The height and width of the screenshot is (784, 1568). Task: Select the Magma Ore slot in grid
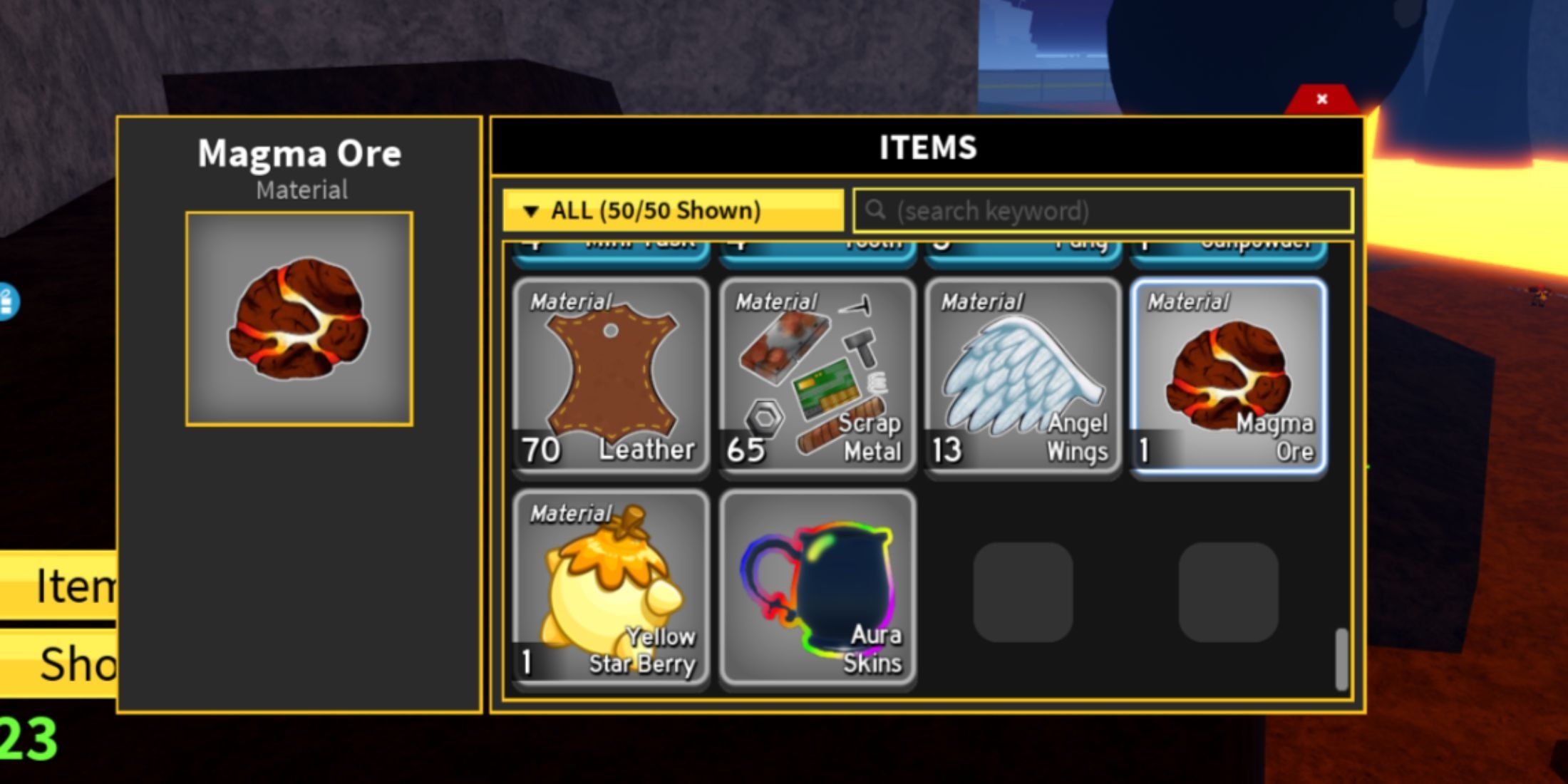(1228, 377)
